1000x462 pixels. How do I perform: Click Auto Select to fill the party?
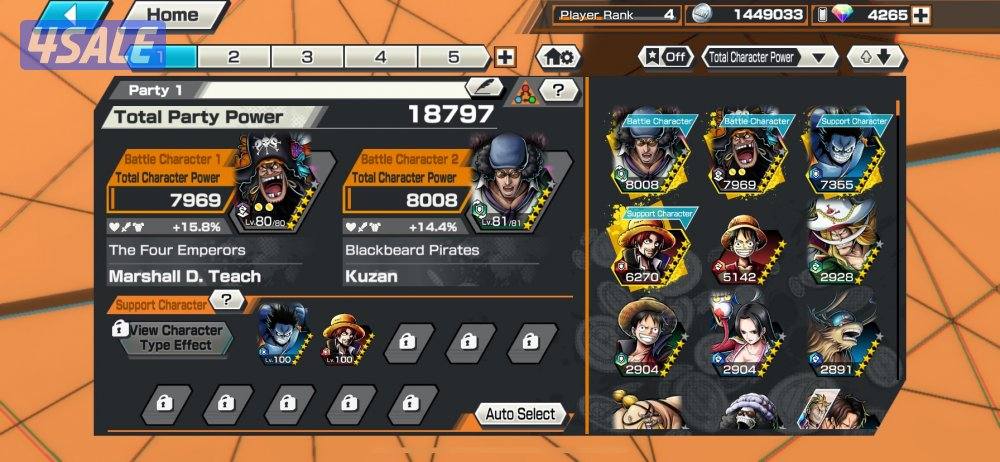[x=520, y=414]
